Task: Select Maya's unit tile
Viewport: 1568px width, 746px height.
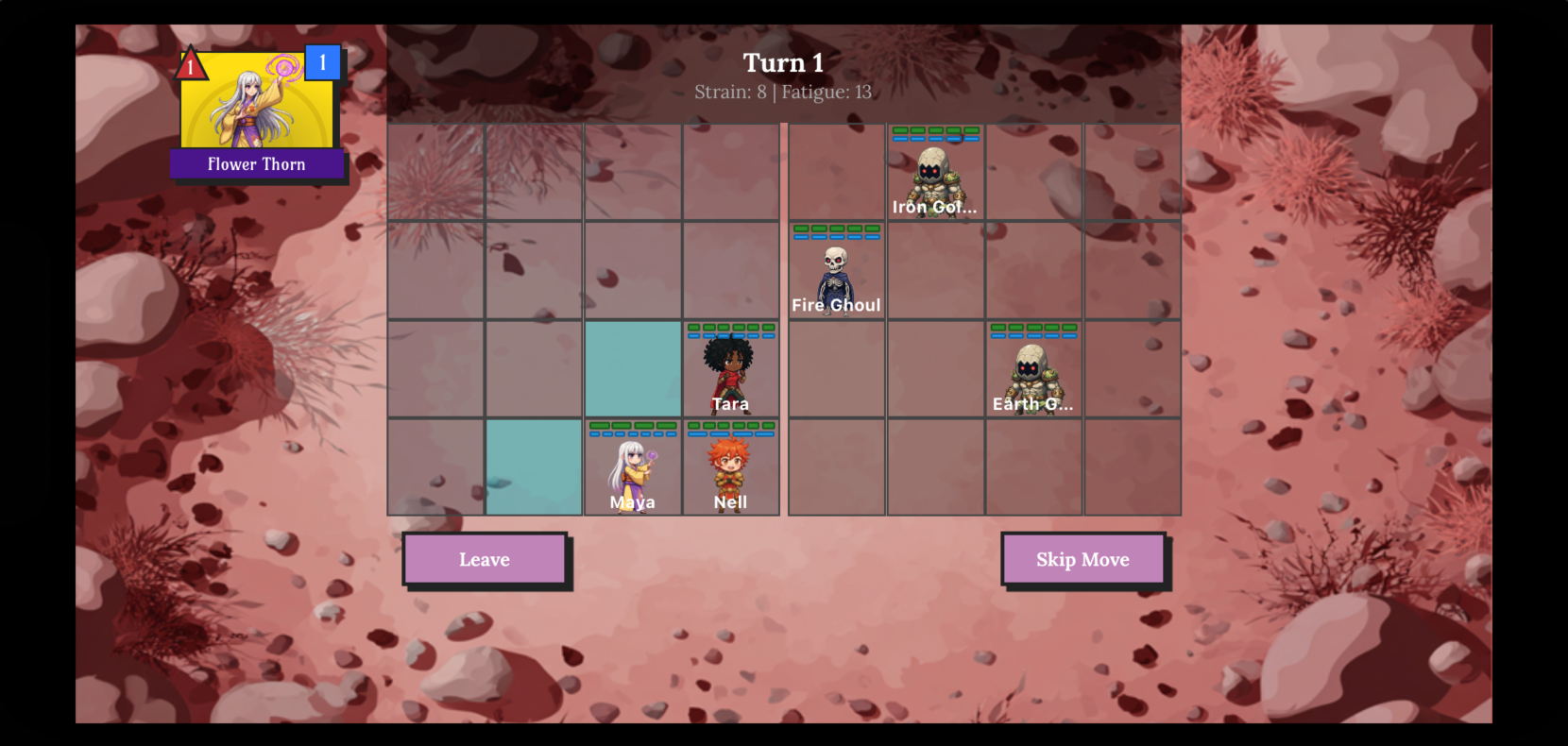Action: (x=632, y=468)
